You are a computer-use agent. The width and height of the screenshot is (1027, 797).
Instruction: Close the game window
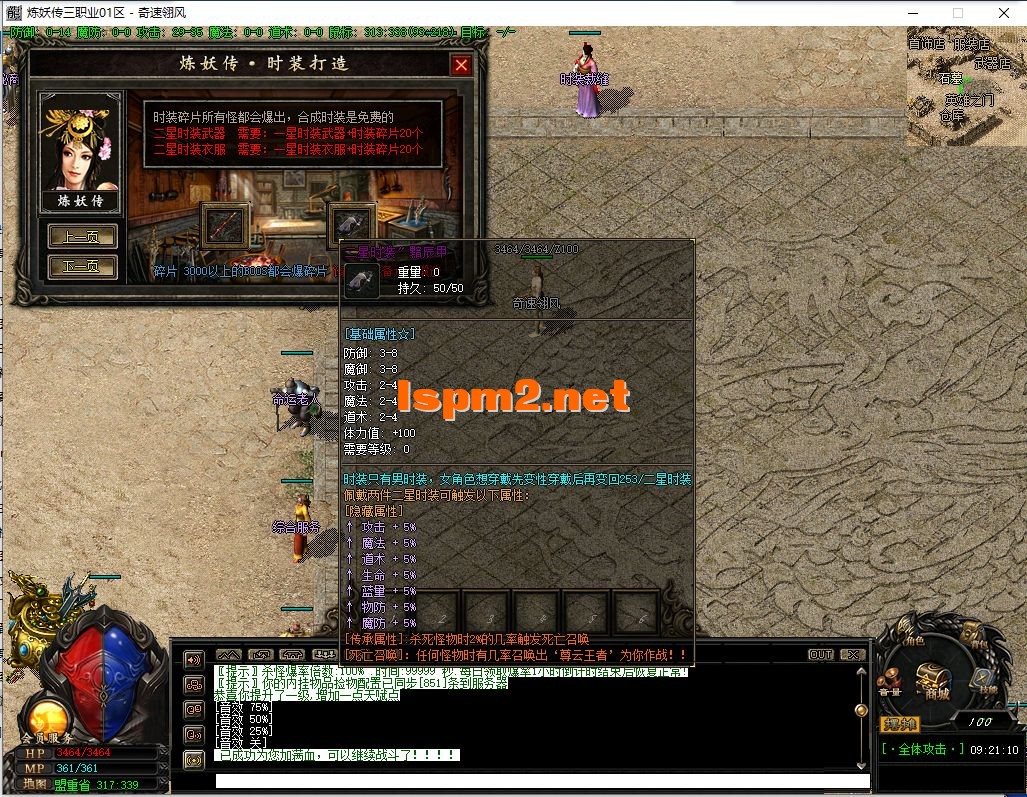(1003, 13)
